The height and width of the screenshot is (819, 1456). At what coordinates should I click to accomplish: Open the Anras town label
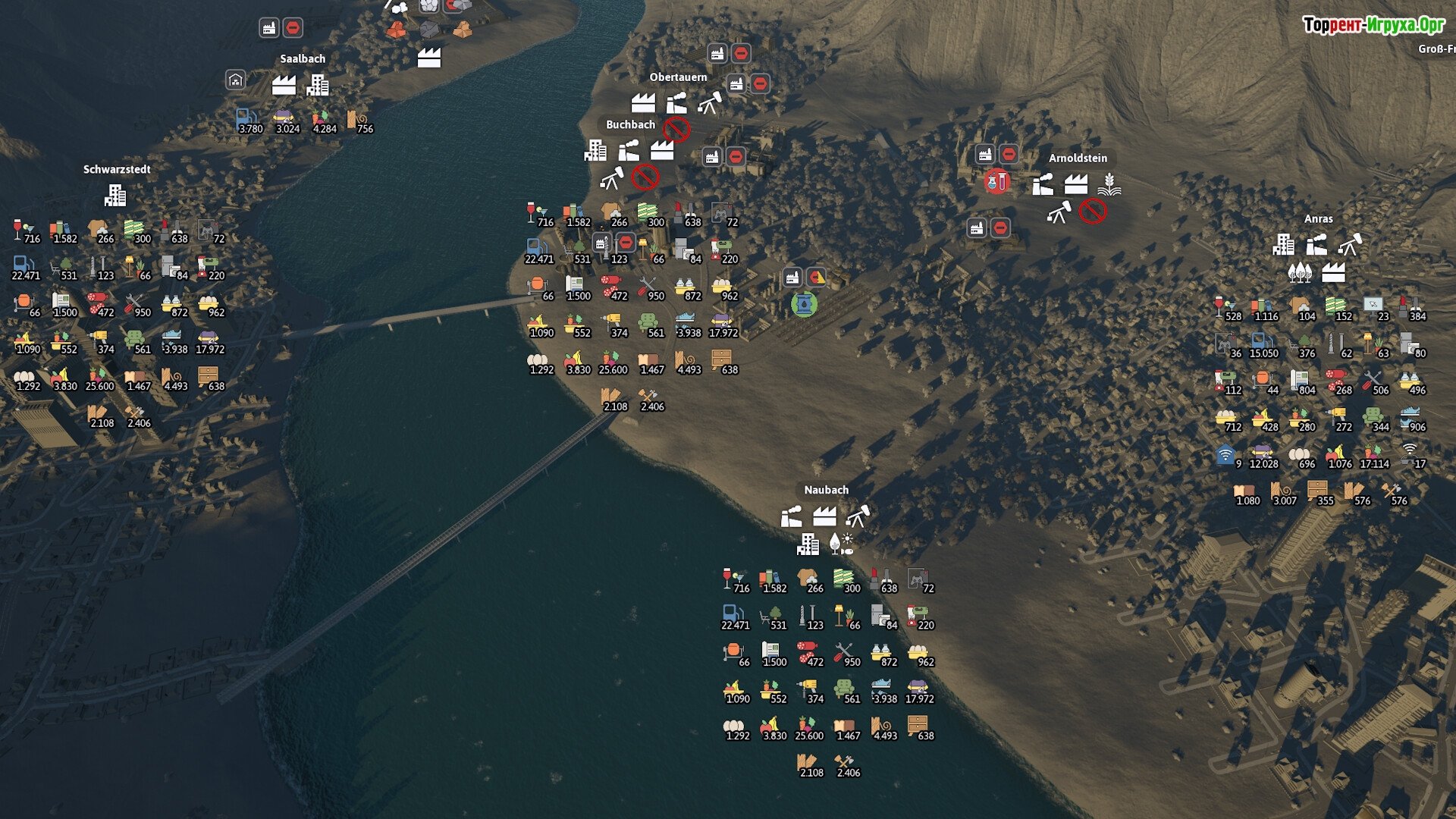click(x=1318, y=219)
